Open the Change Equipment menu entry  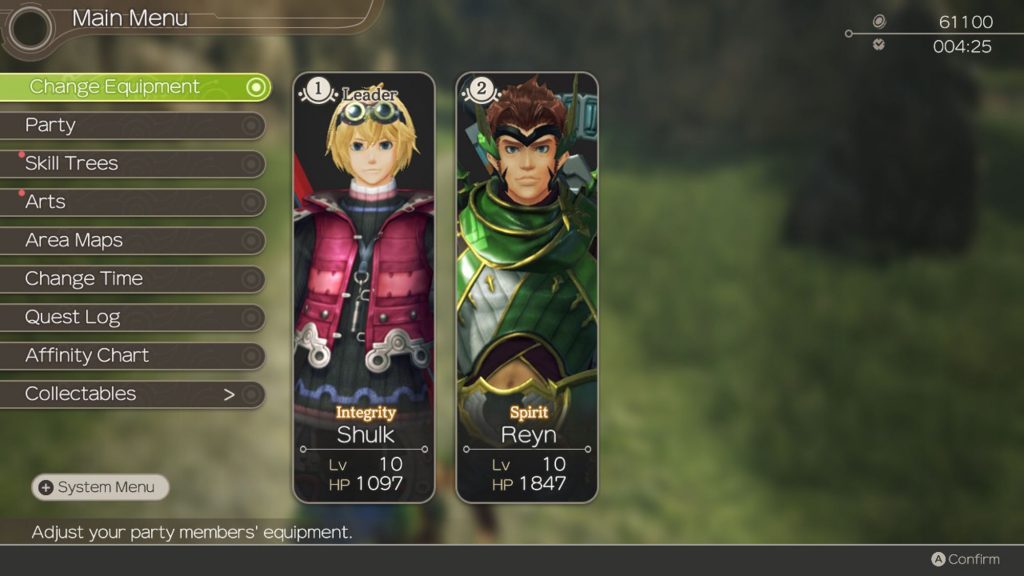coord(130,87)
